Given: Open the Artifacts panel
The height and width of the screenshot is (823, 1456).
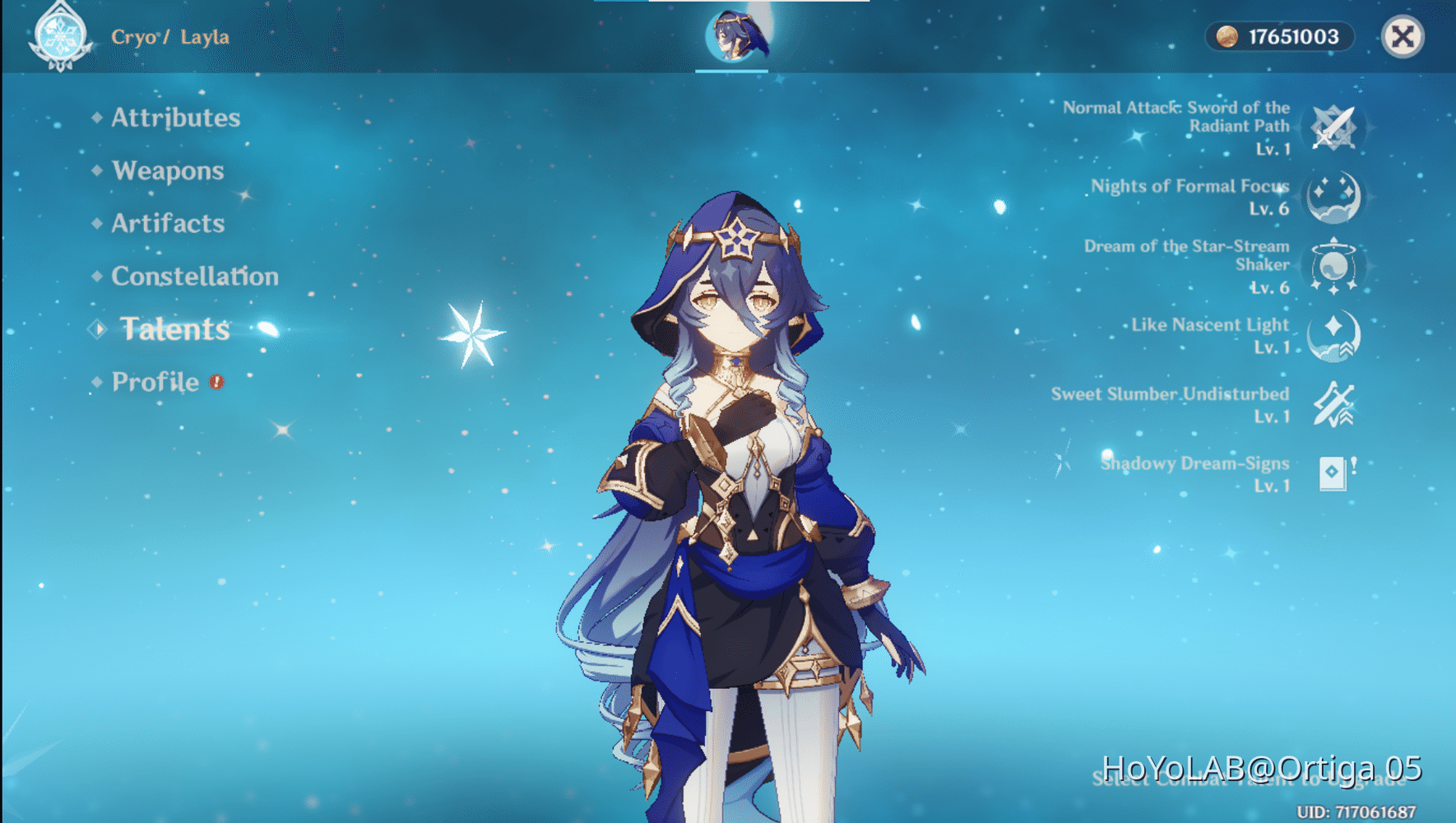Looking at the screenshot, I should pyautogui.click(x=167, y=223).
